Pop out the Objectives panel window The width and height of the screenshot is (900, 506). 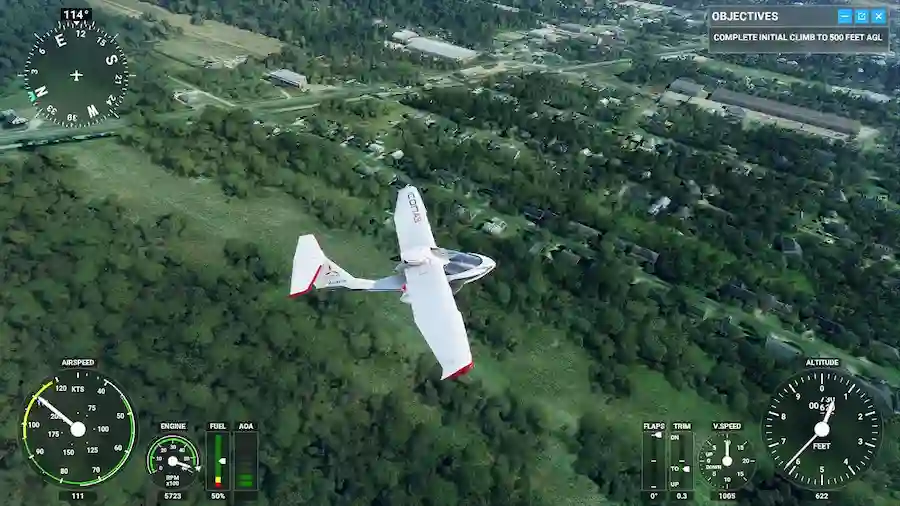tap(861, 16)
